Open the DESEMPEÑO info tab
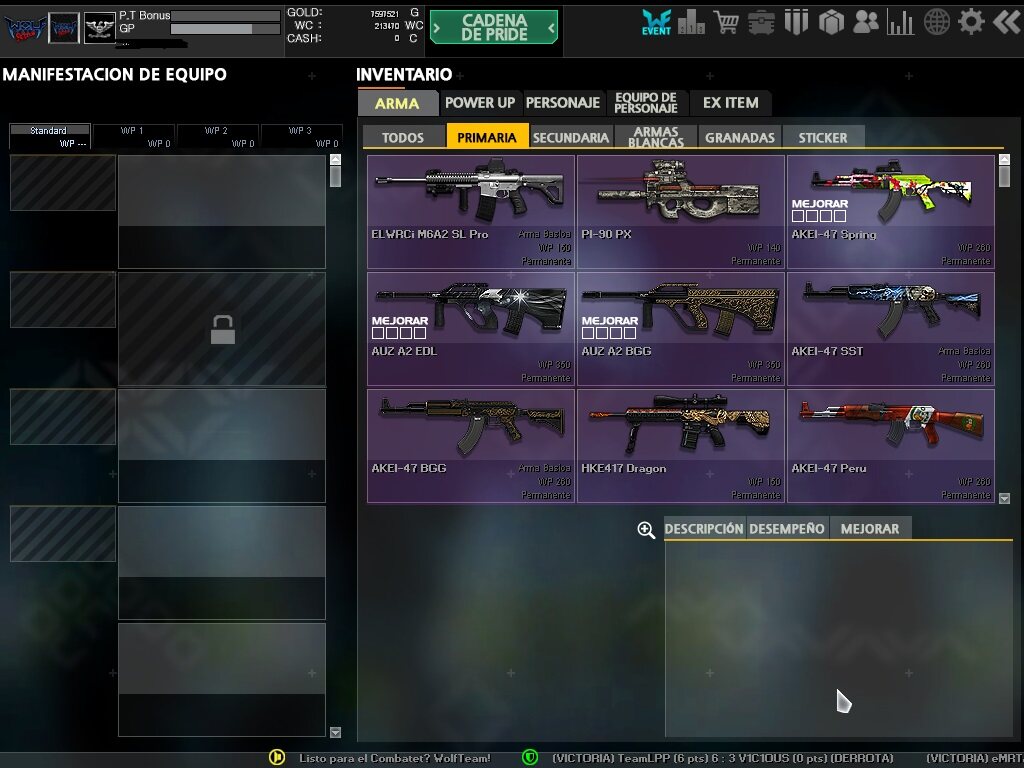Image resolution: width=1024 pixels, height=768 pixels. point(787,529)
